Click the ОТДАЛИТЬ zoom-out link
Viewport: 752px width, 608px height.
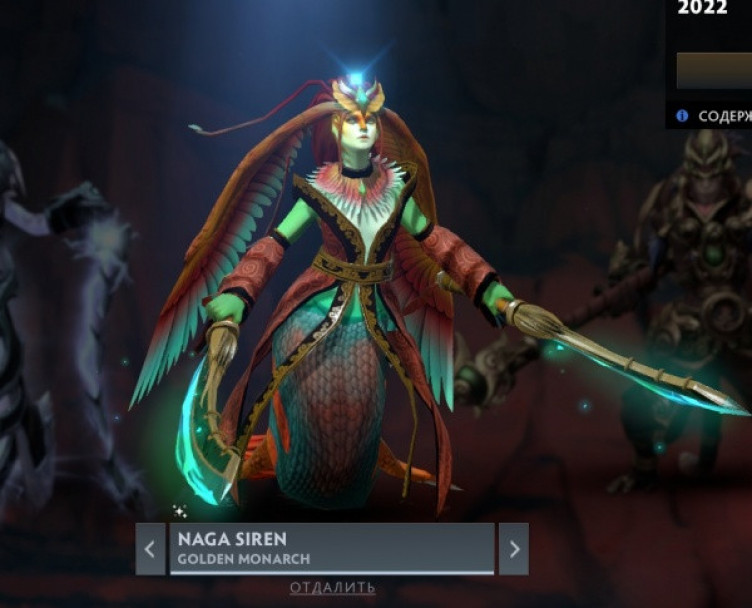[333, 588]
